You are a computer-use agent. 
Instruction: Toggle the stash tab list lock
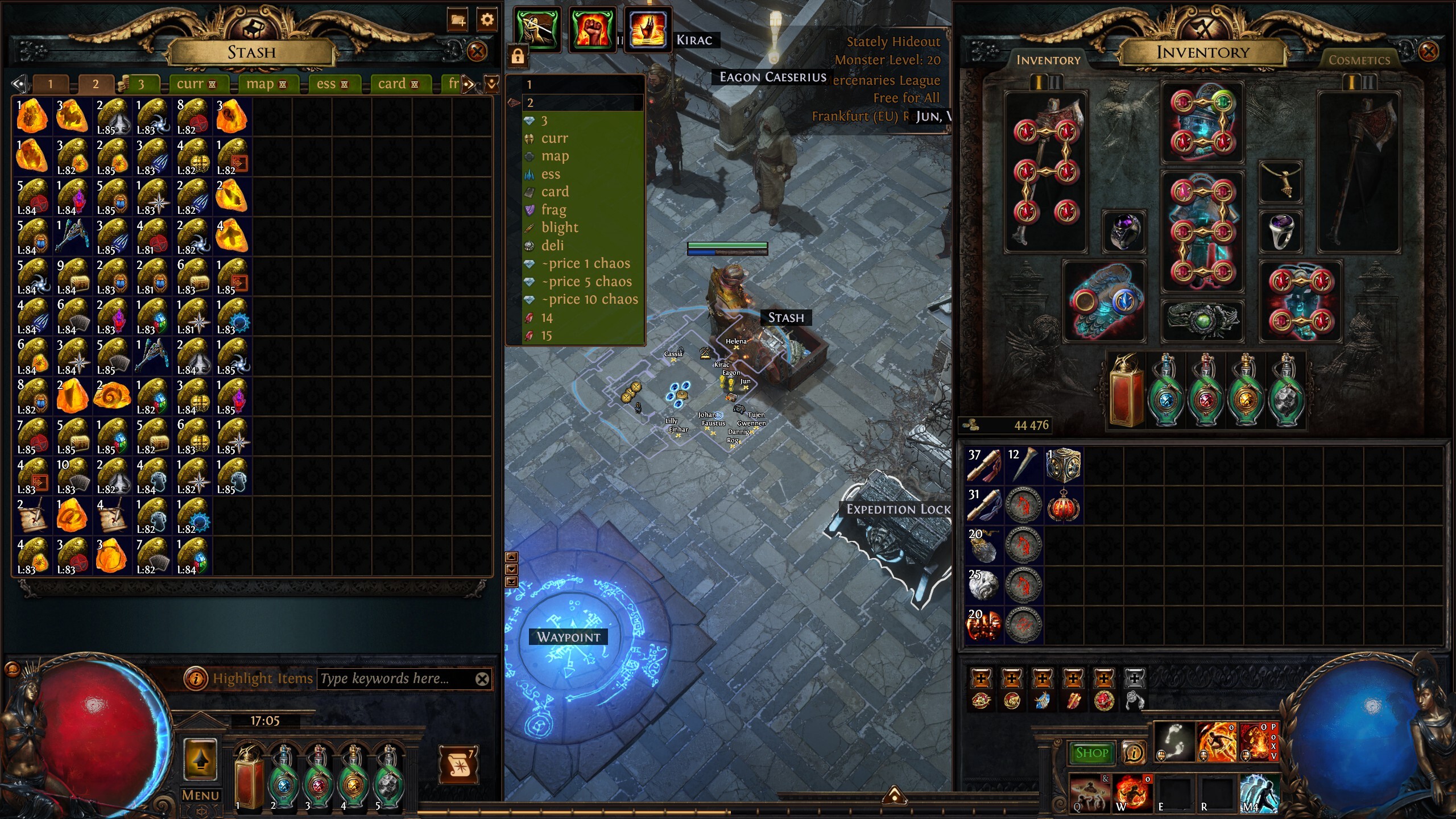point(518,56)
